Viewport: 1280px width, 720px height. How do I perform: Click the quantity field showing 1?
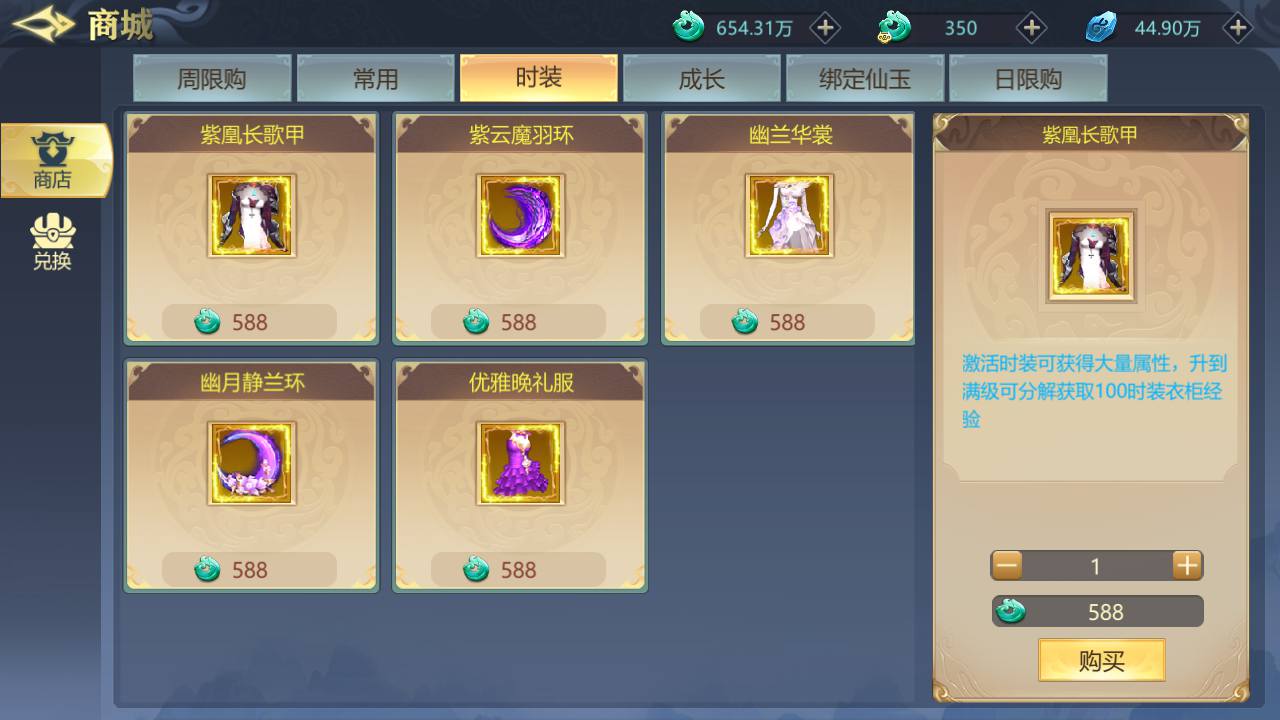pos(1096,565)
